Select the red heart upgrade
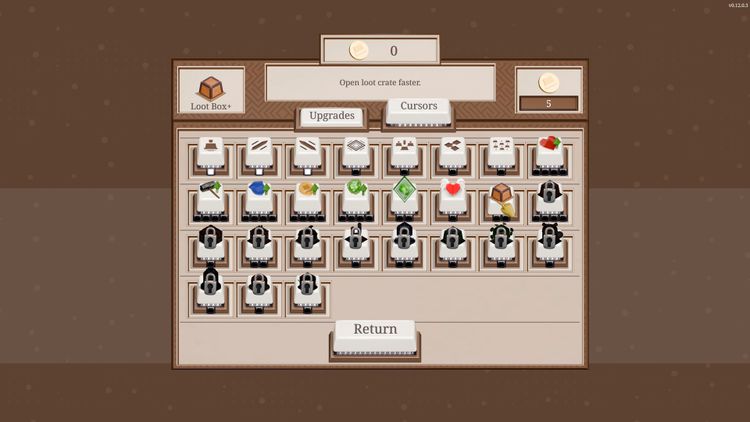750x422 pixels. pos(453,194)
